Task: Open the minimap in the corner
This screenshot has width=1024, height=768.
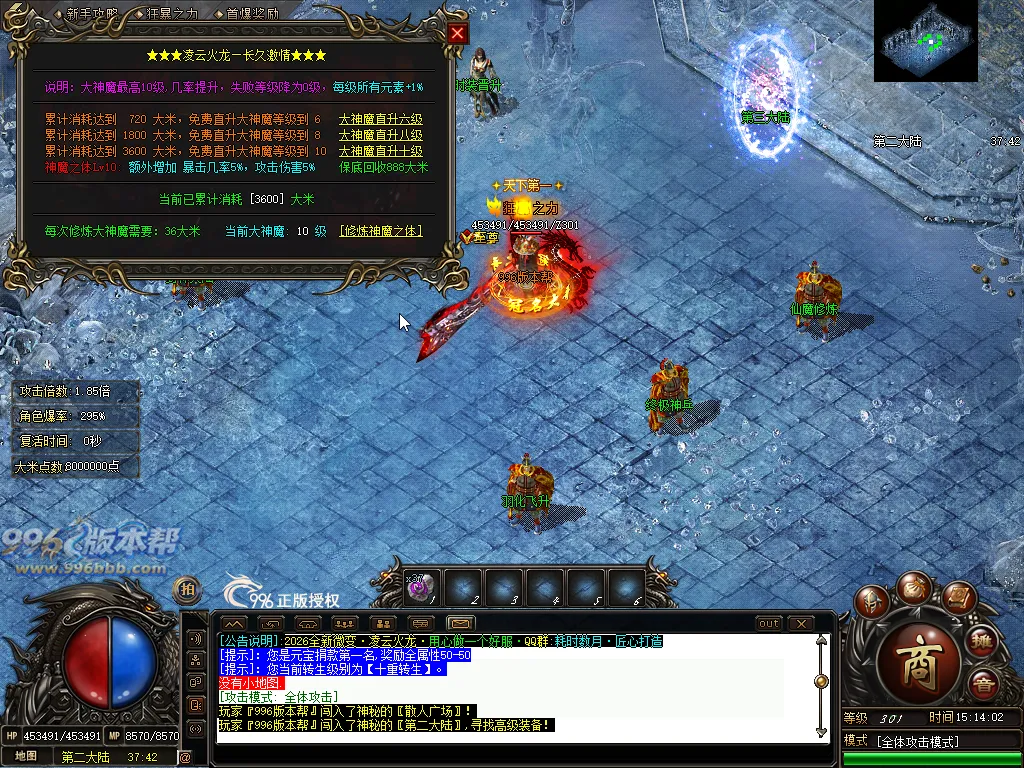Action: pyautogui.click(x=925, y=41)
